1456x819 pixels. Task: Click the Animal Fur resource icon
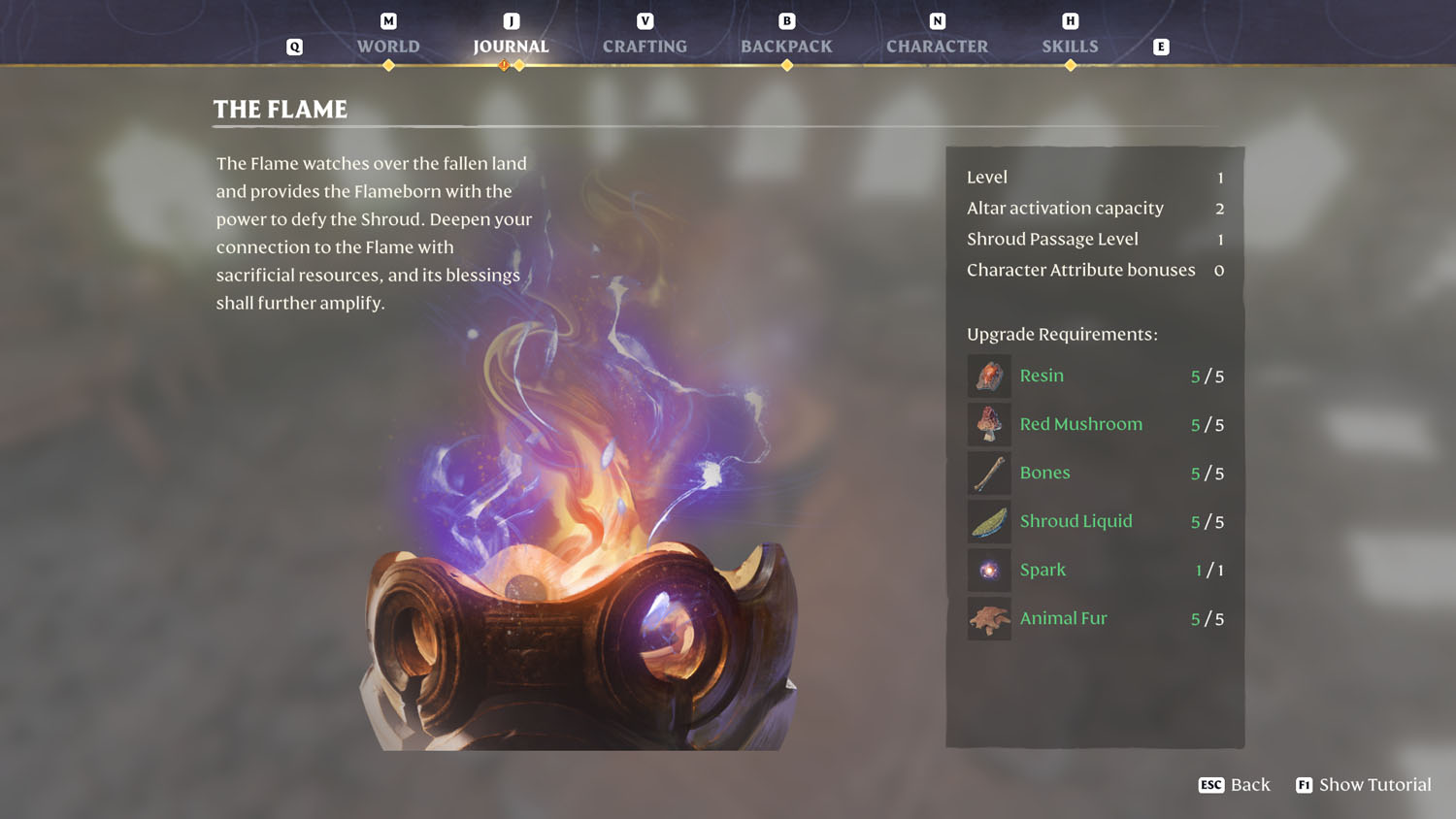[988, 618]
